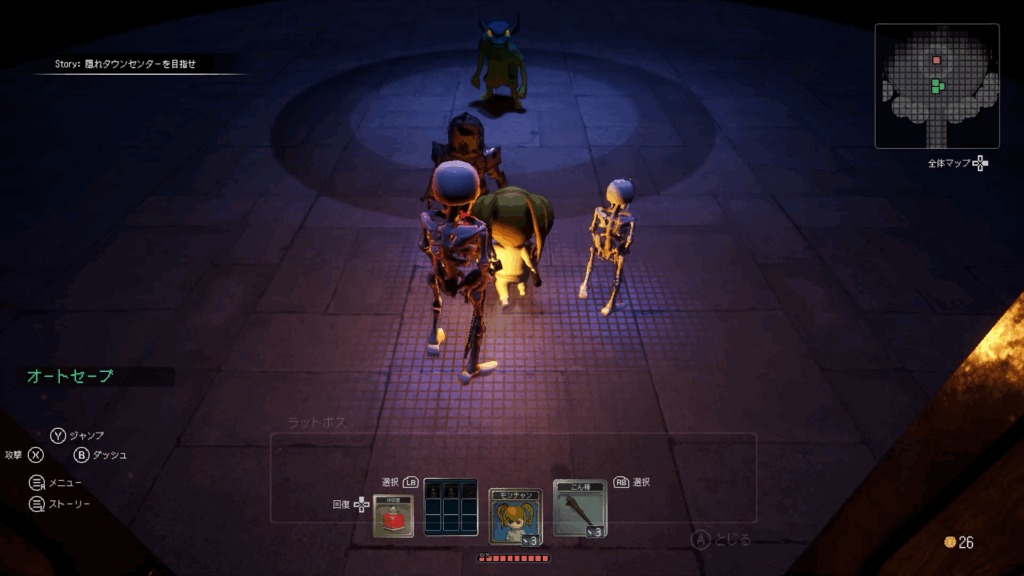Choose the wooden club weapon card
This screenshot has height=576, width=1024.
point(579,510)
